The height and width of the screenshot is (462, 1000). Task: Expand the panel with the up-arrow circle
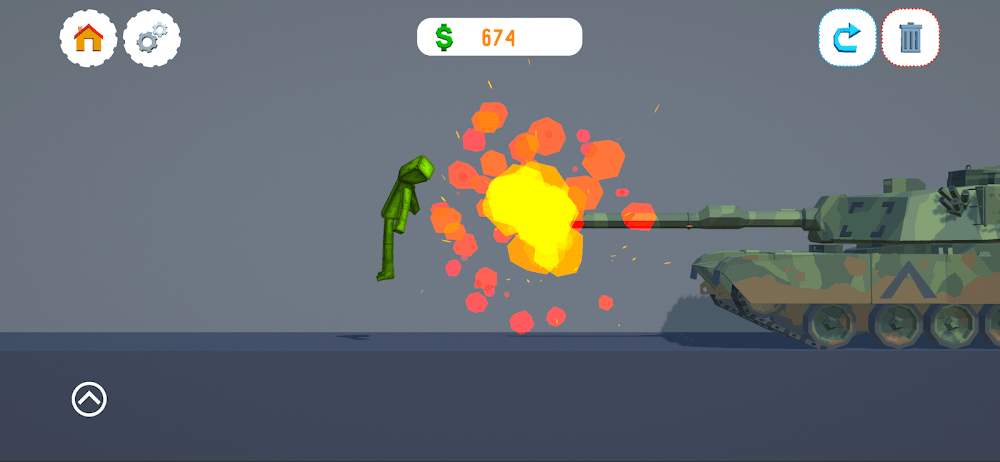tap(89, 399)
